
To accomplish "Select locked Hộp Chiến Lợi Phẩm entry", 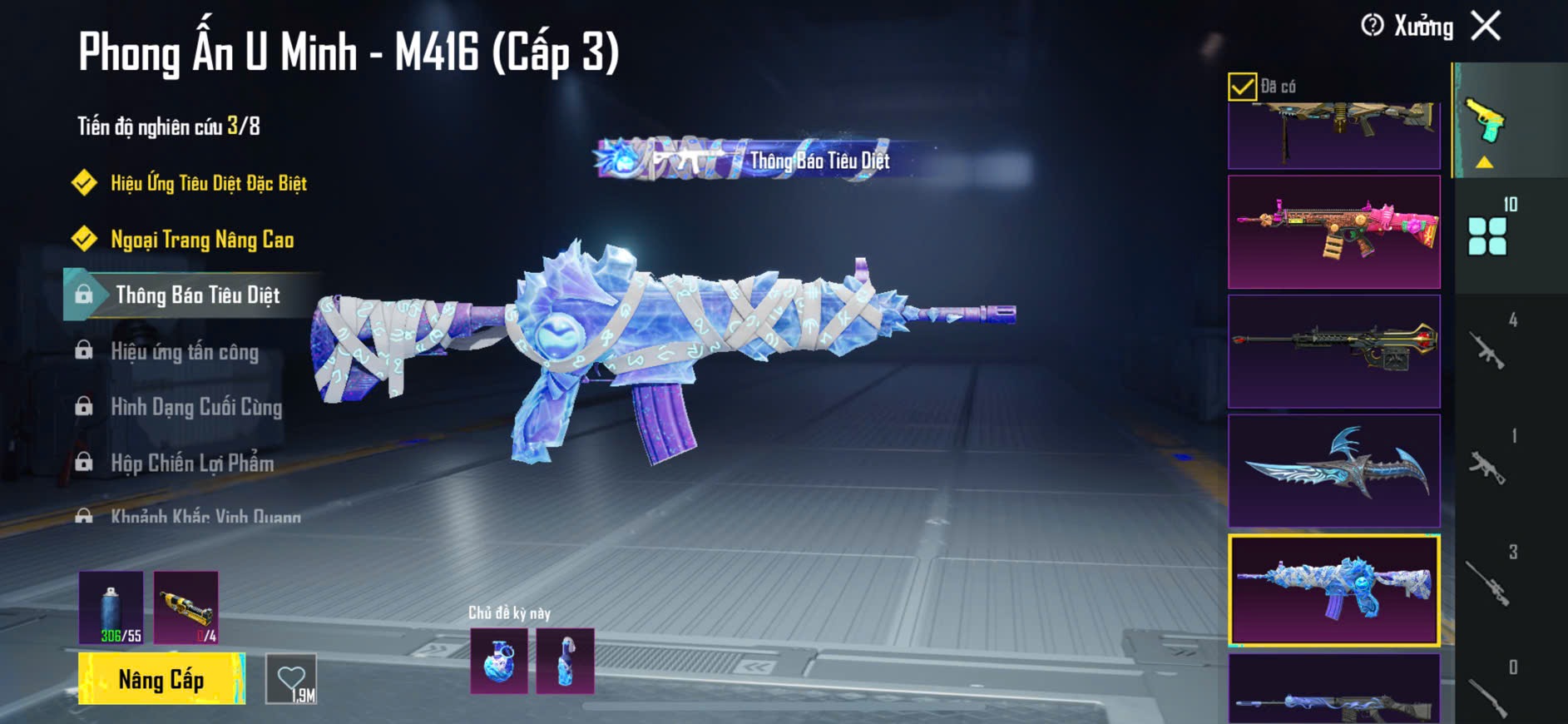I will tap(191, 463).
